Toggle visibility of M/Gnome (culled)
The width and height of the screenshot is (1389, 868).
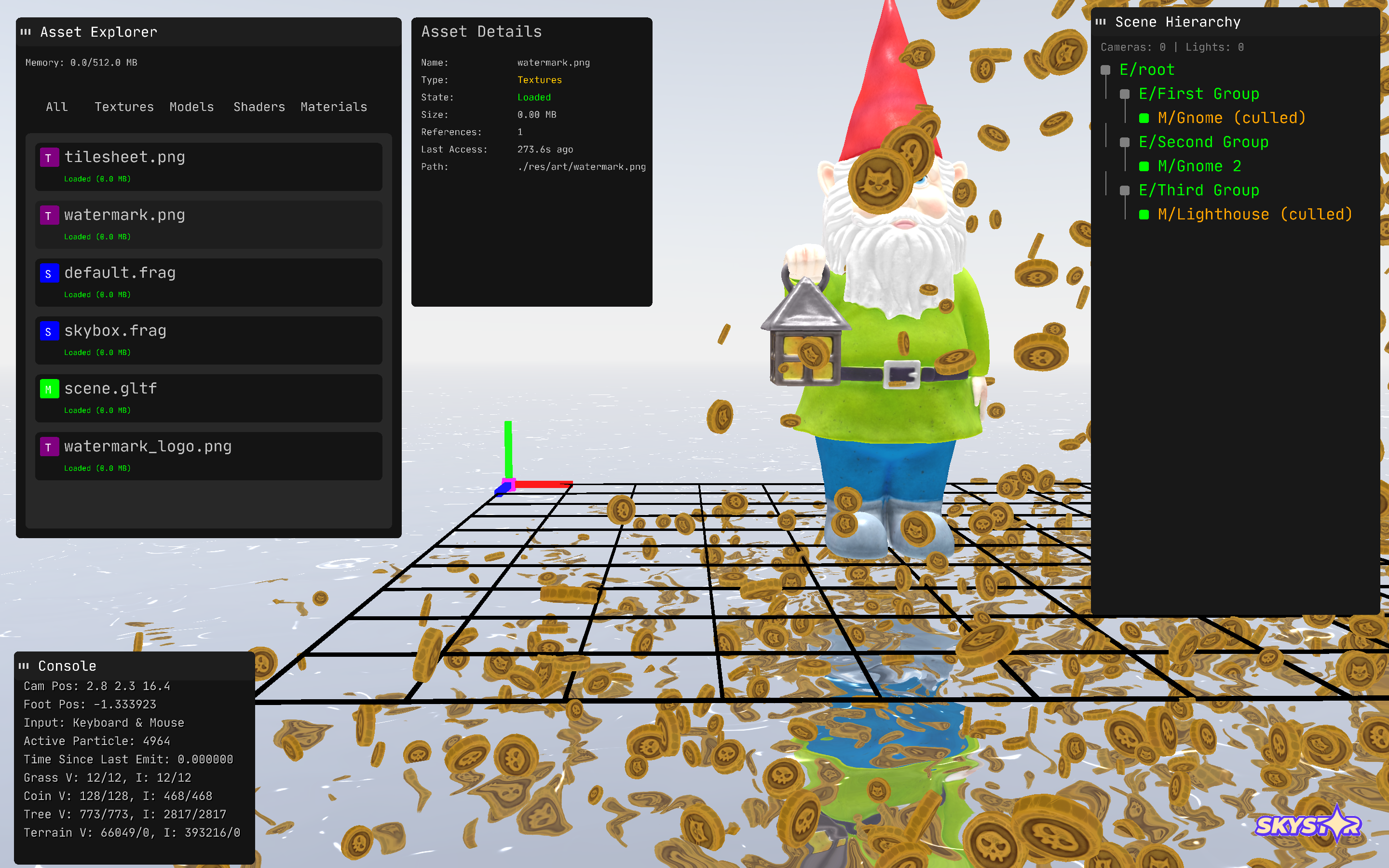(1144, 118)
